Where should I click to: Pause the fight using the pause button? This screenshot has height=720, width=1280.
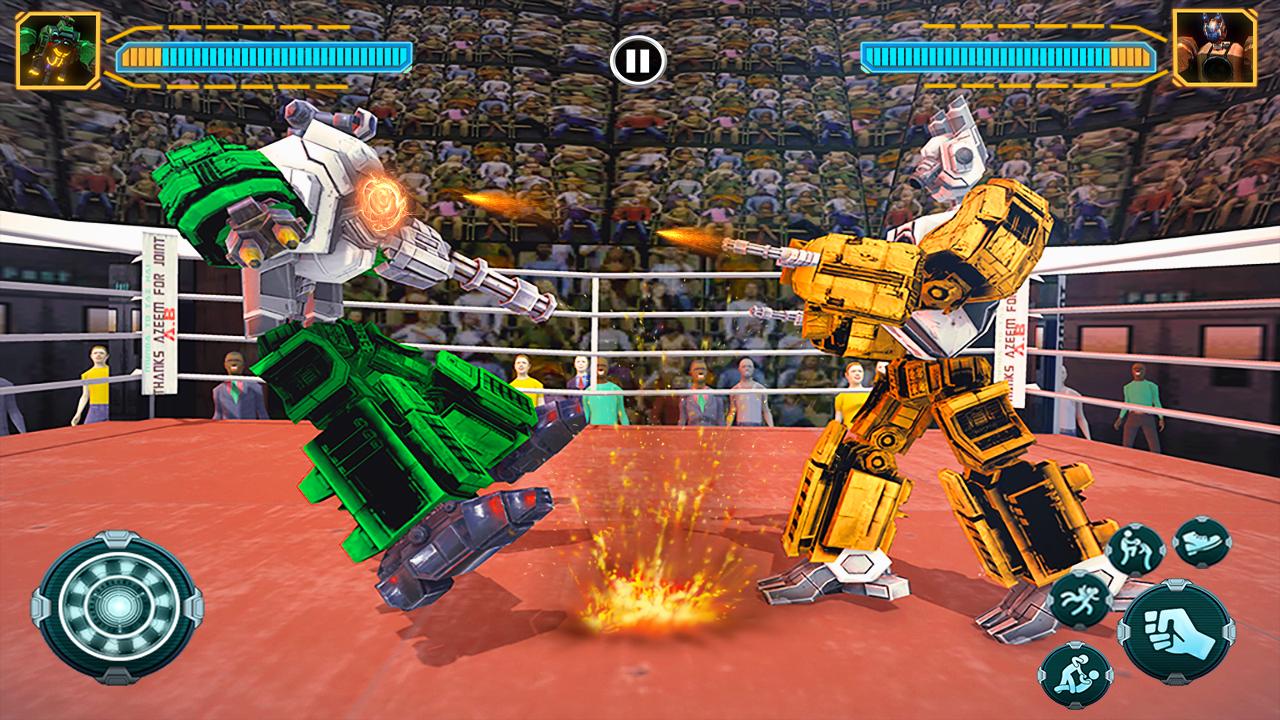point(639,60)
